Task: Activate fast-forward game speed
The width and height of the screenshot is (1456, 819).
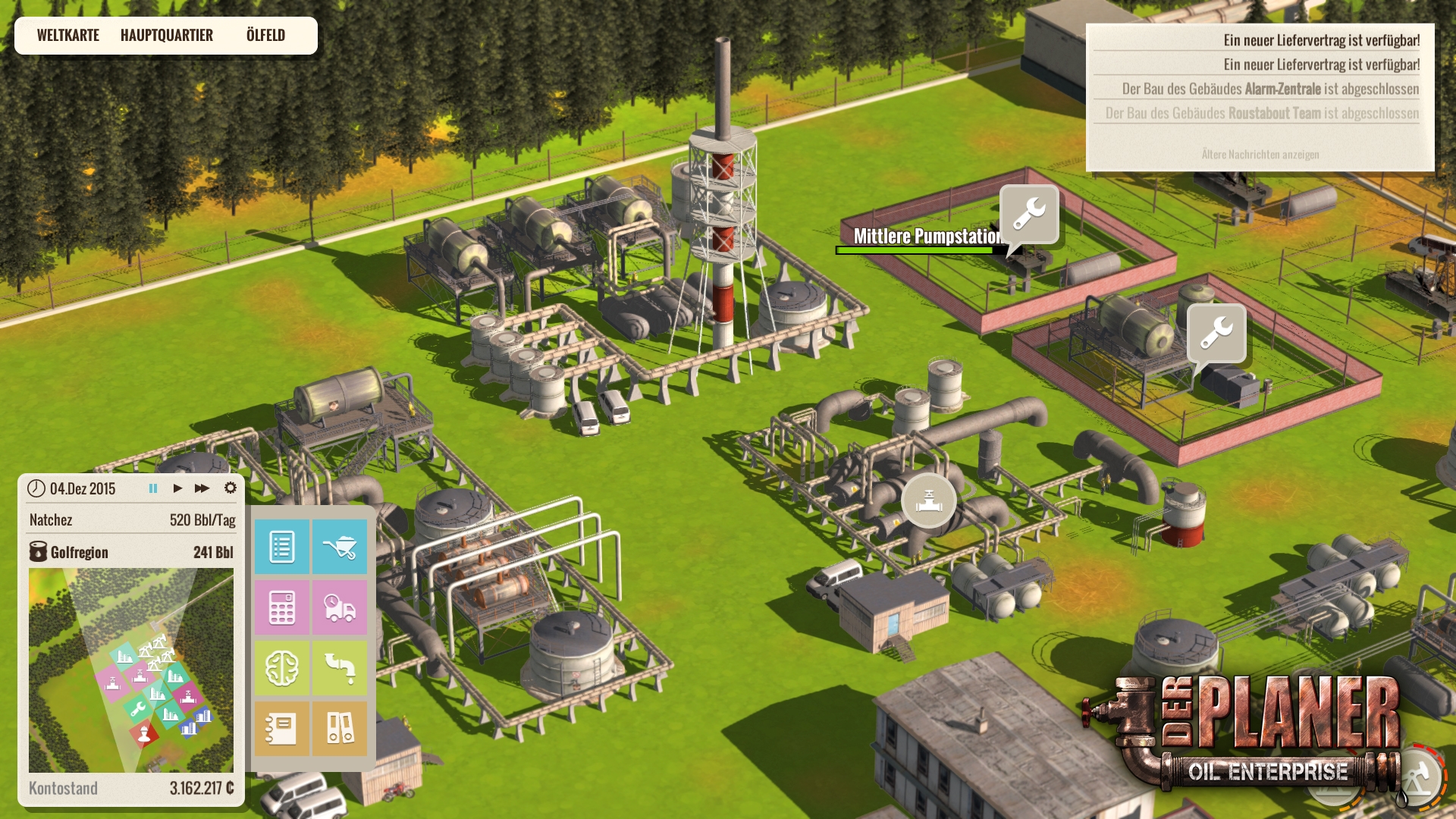Action: (x=202, y=488)
